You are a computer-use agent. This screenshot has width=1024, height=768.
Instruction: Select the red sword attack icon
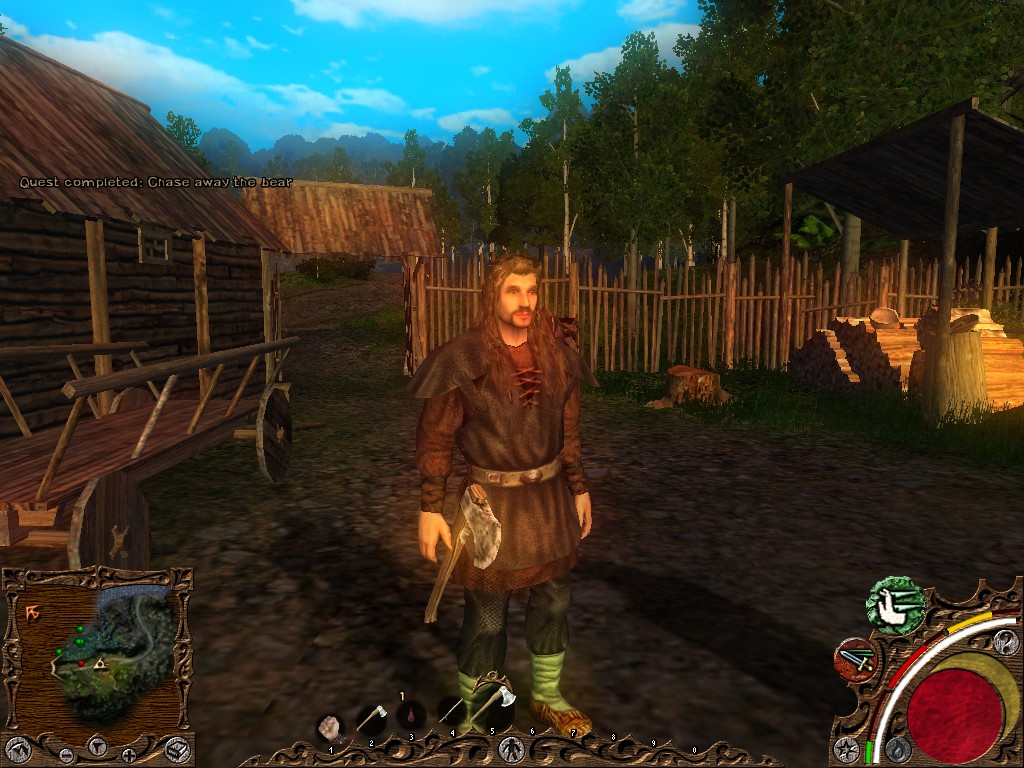(x=855, y=659)
